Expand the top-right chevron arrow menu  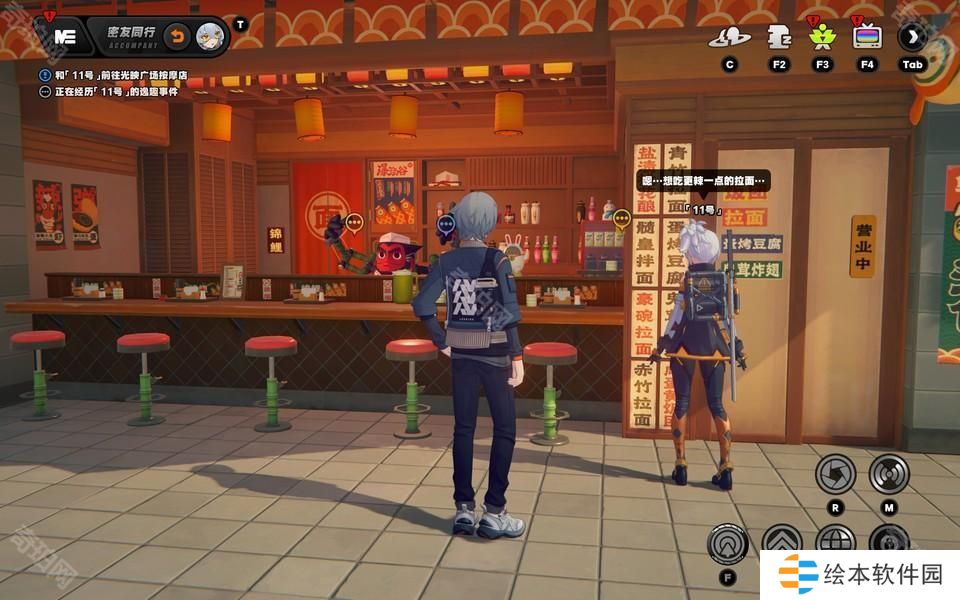point(912,38)
